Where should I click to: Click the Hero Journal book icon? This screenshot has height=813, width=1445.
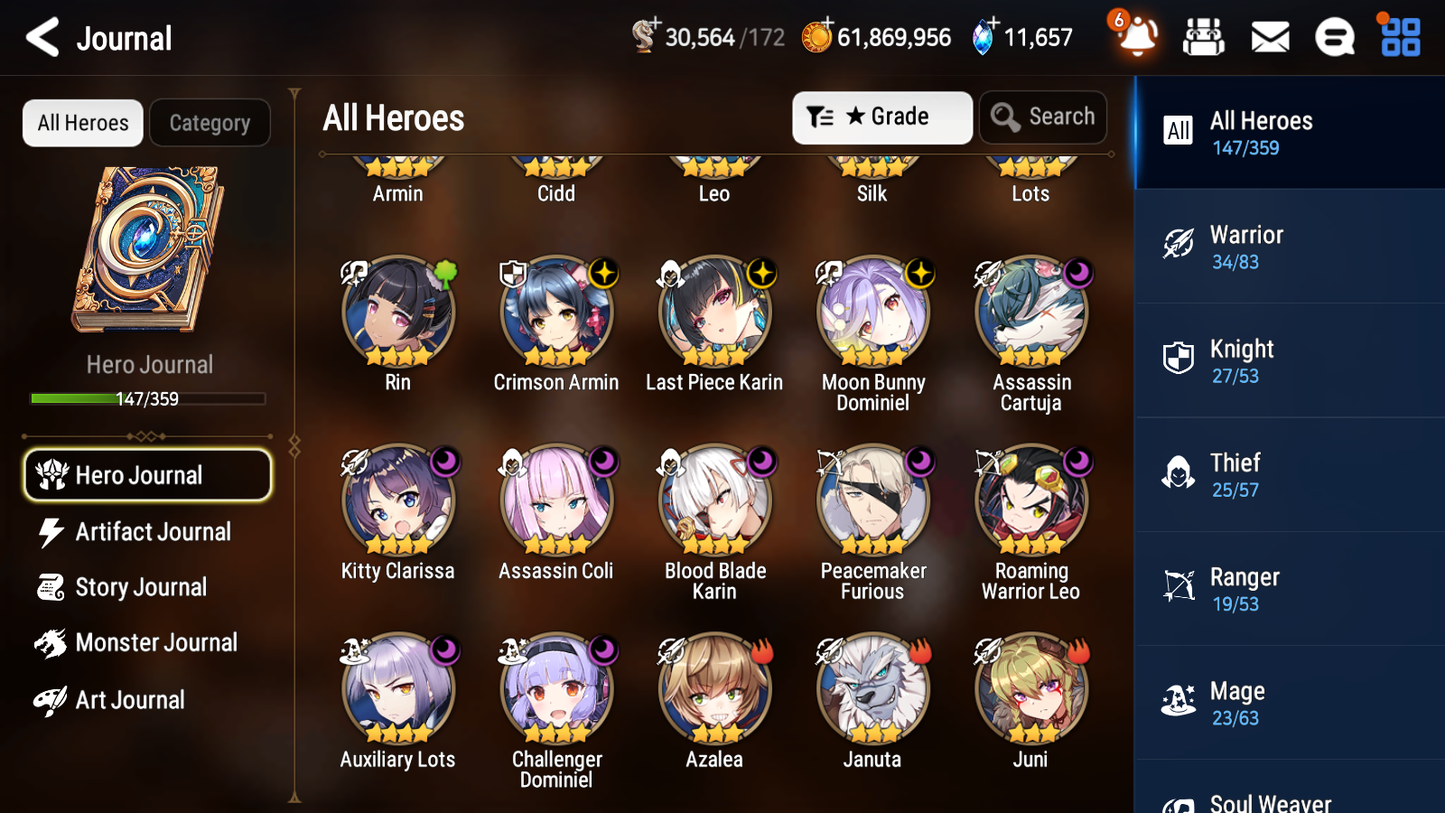pyautogui.click(x=148, y=250)
